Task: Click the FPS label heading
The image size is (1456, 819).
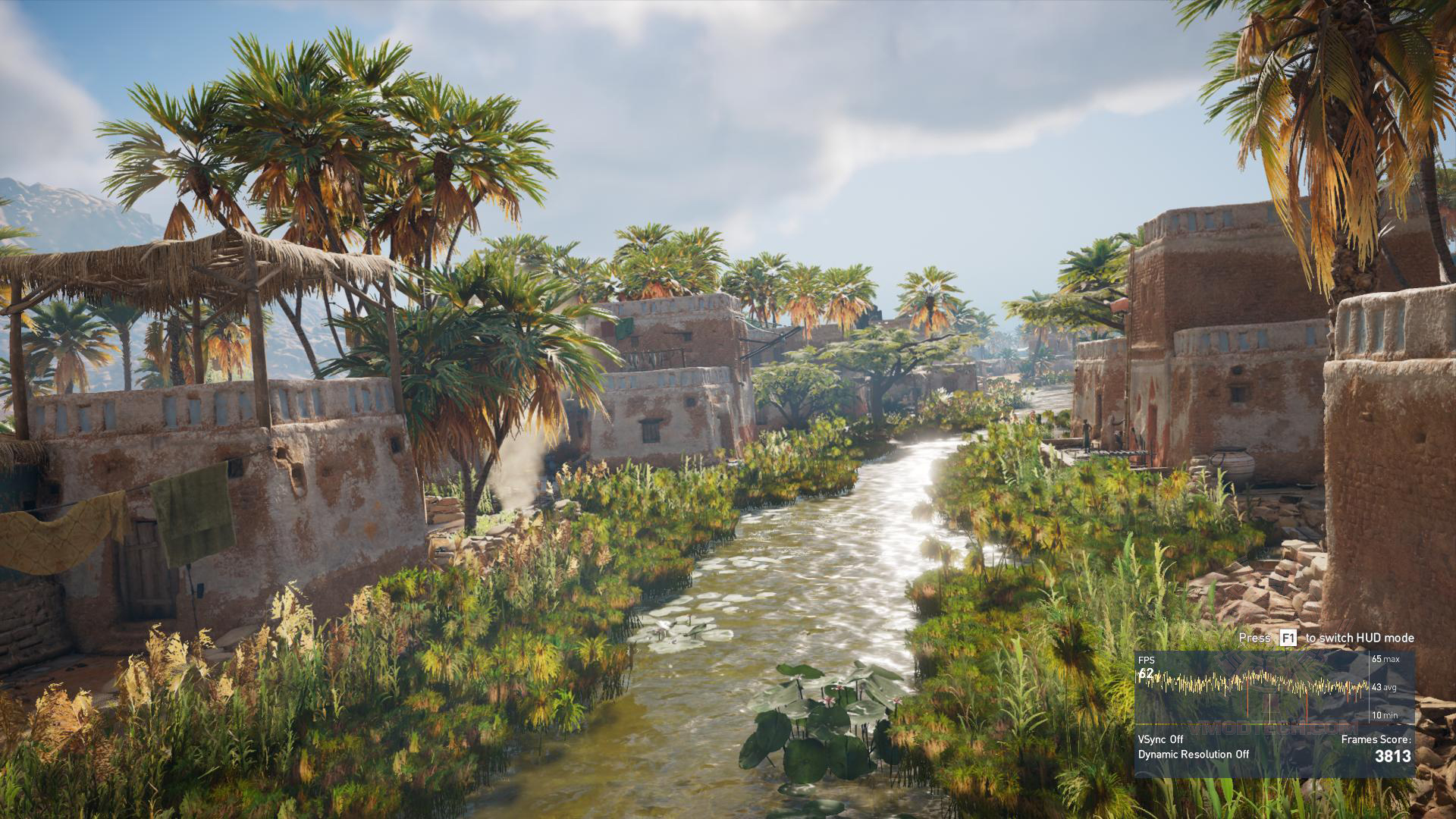Action: tap(1146, 660)
